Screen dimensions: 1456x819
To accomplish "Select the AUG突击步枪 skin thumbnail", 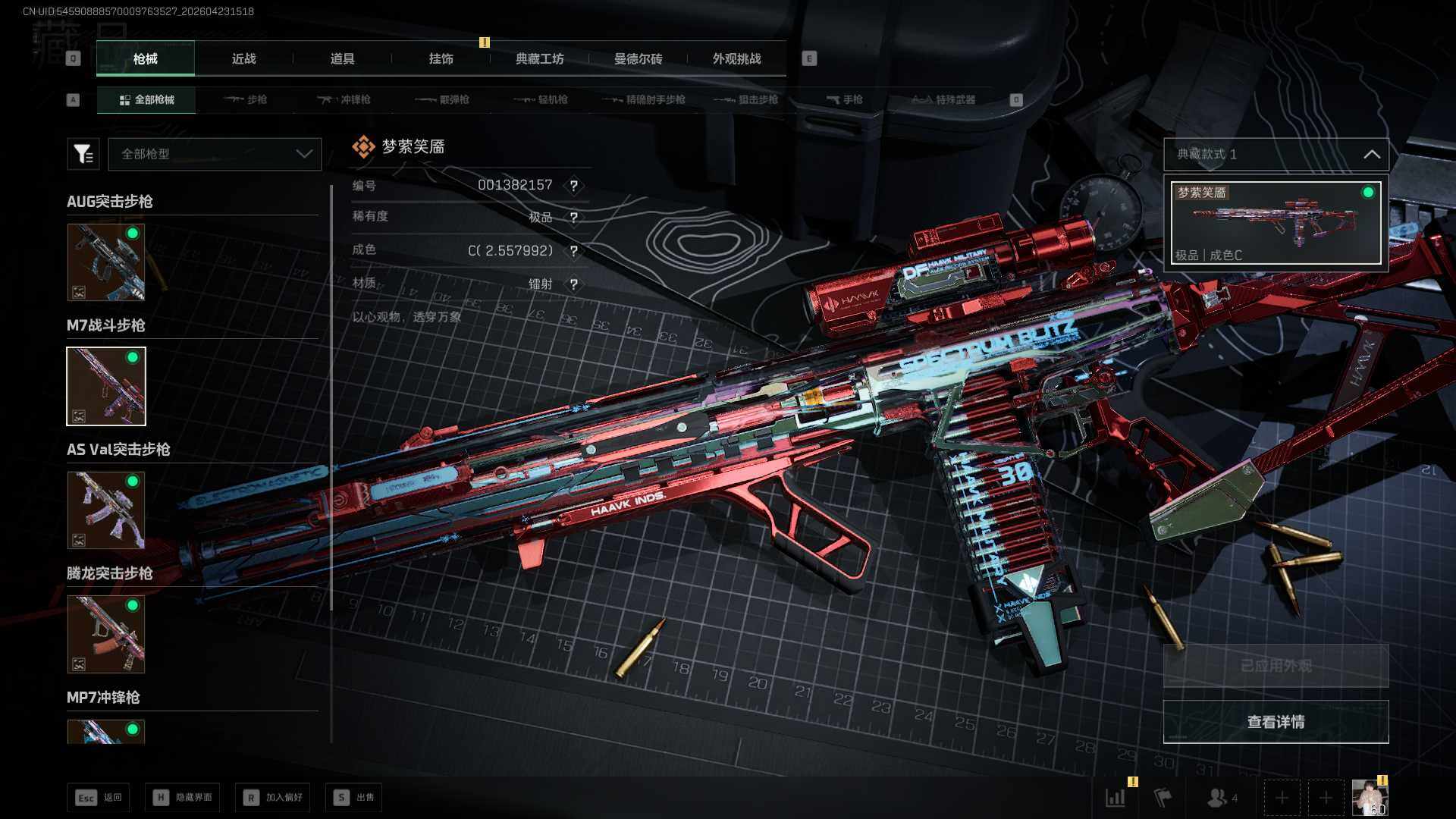I will (x=106, y=262).
